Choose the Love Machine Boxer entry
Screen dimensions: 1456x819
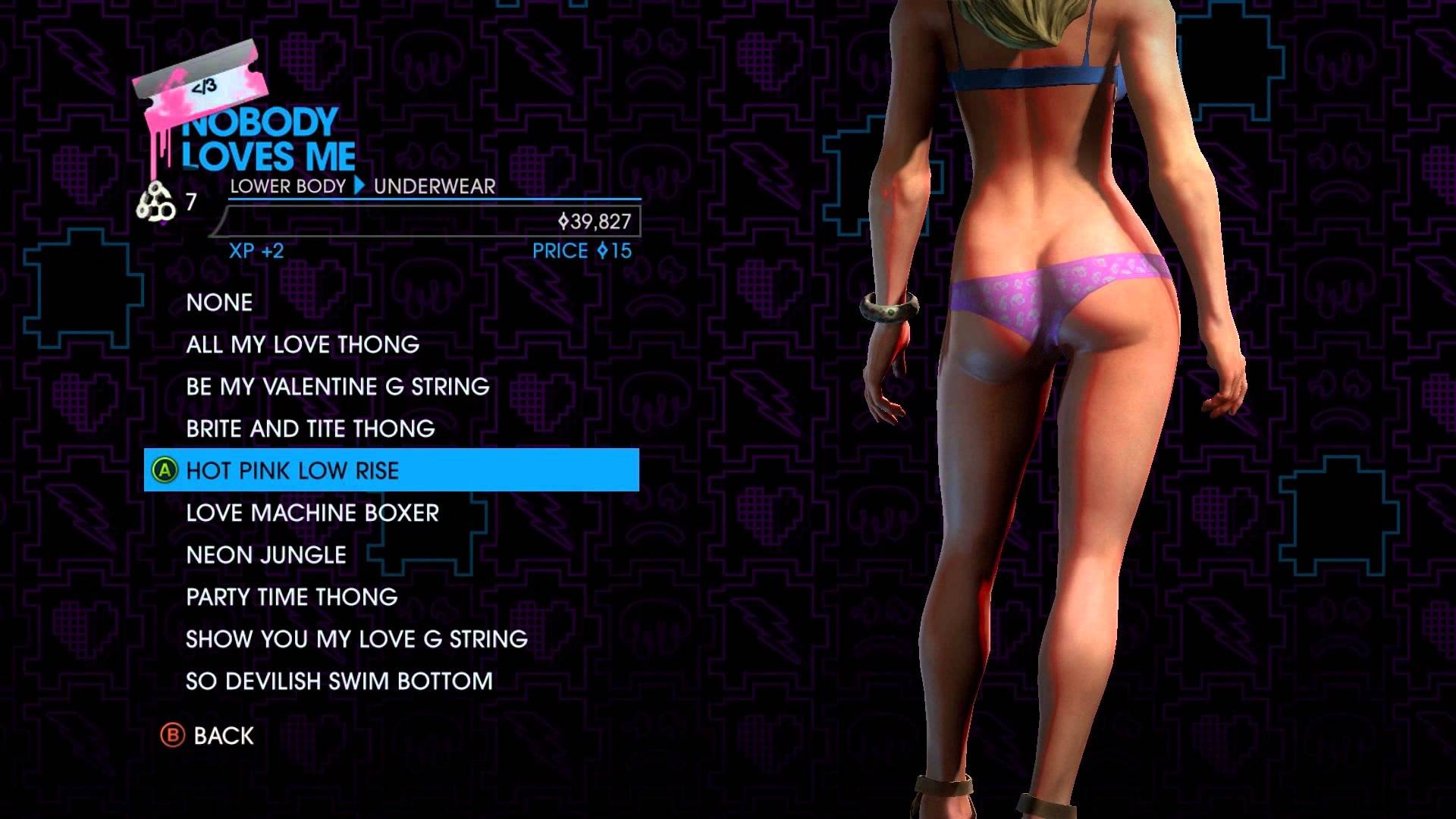tap(312, 513)
